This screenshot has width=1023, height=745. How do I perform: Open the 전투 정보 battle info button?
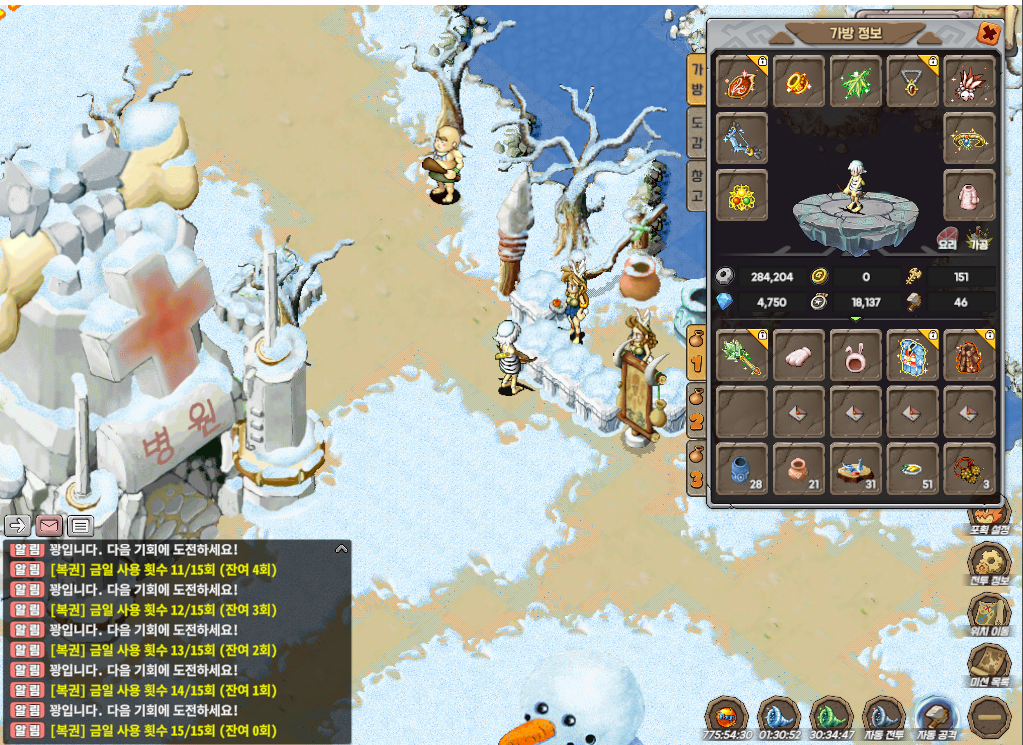(988, 564)
